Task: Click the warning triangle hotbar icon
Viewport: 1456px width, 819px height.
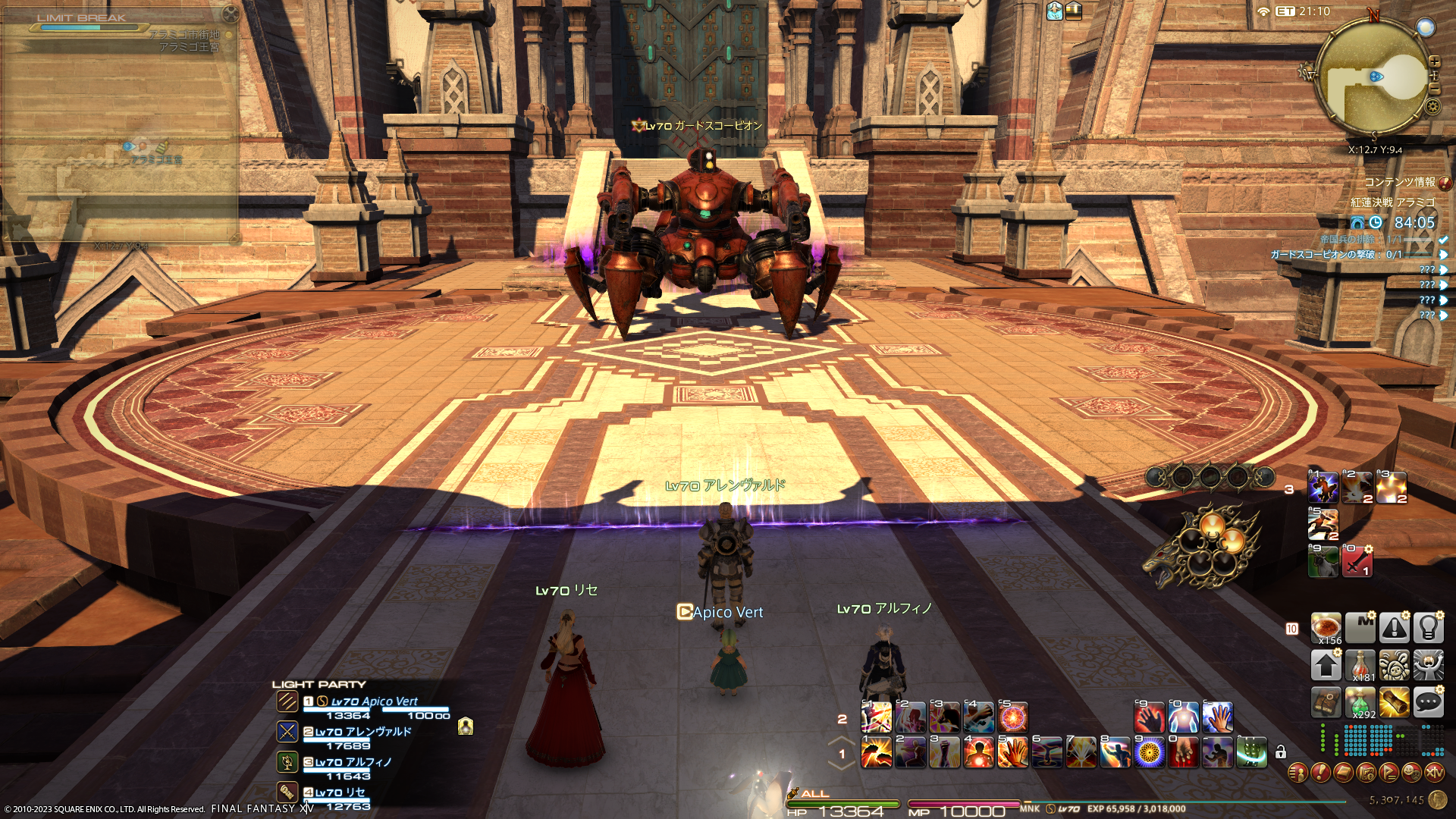Action: (1395, 628)
